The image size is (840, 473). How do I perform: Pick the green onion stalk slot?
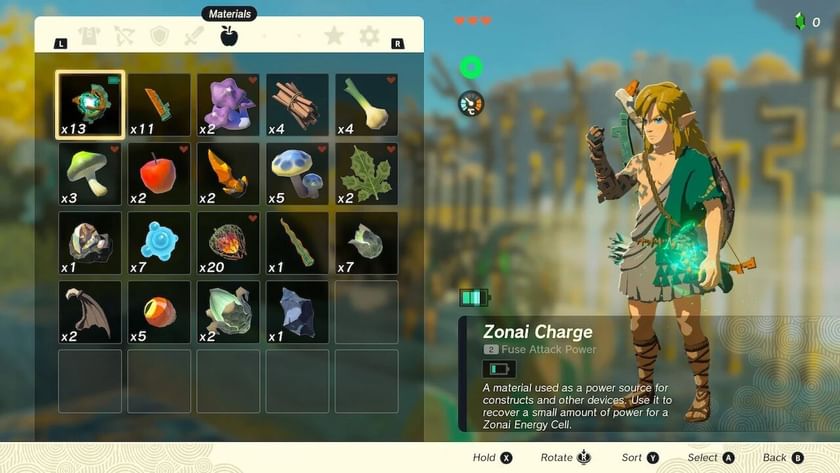[x=366, y=104]
